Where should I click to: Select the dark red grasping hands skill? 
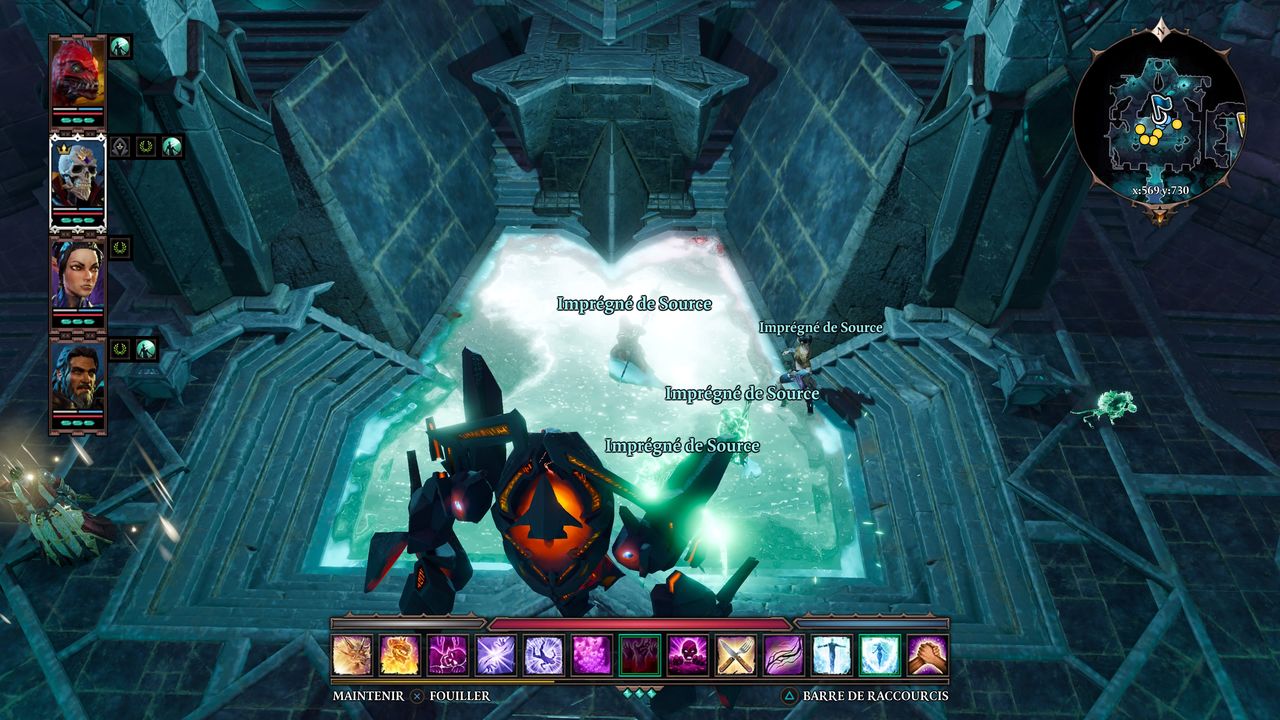pos(640,655)
